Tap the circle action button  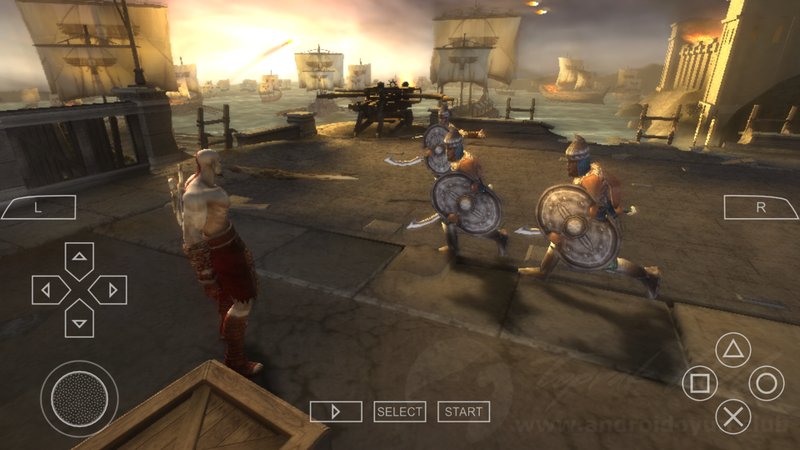tap(767, 383)
